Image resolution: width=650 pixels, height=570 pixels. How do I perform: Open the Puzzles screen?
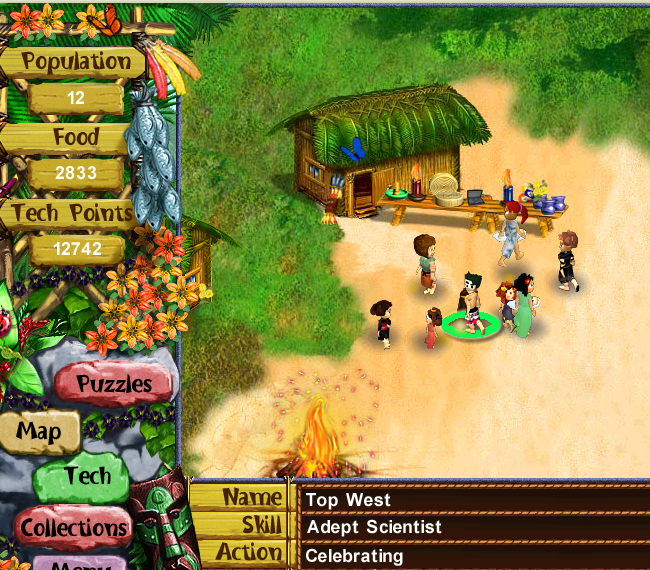pyautogui.click(x=115, y=384)
